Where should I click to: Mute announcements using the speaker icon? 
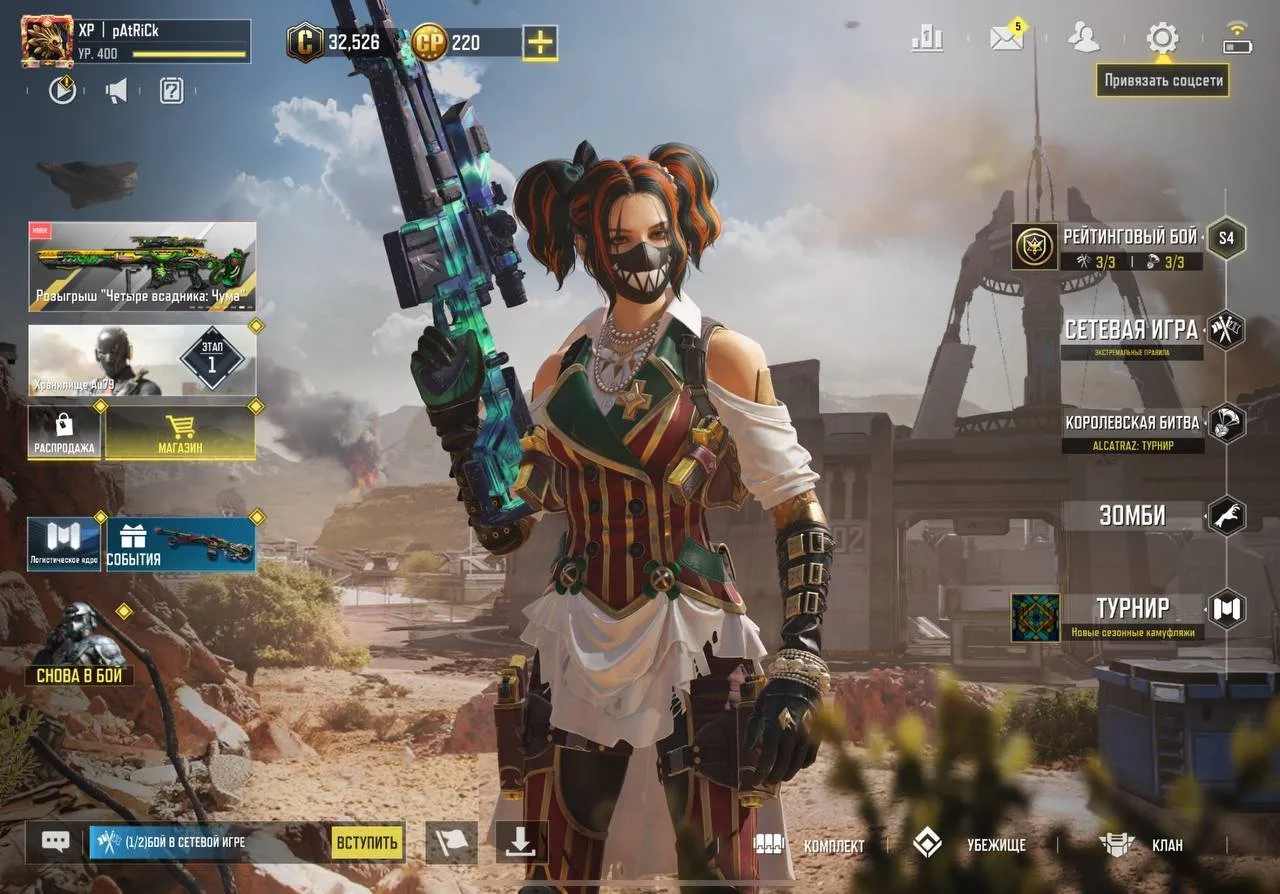[114, 89]
